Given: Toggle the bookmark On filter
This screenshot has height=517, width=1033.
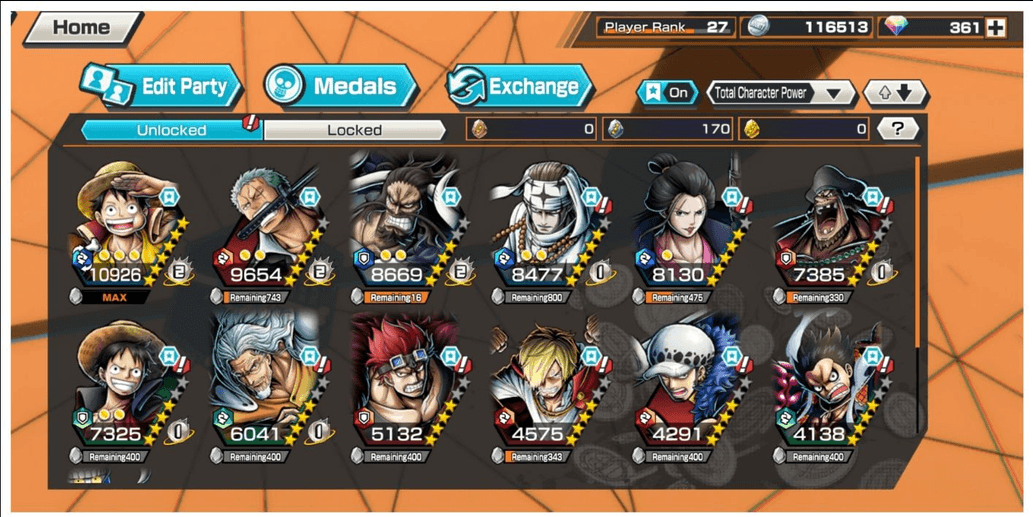Looking at the screenshot, I should tap(667, 93).
